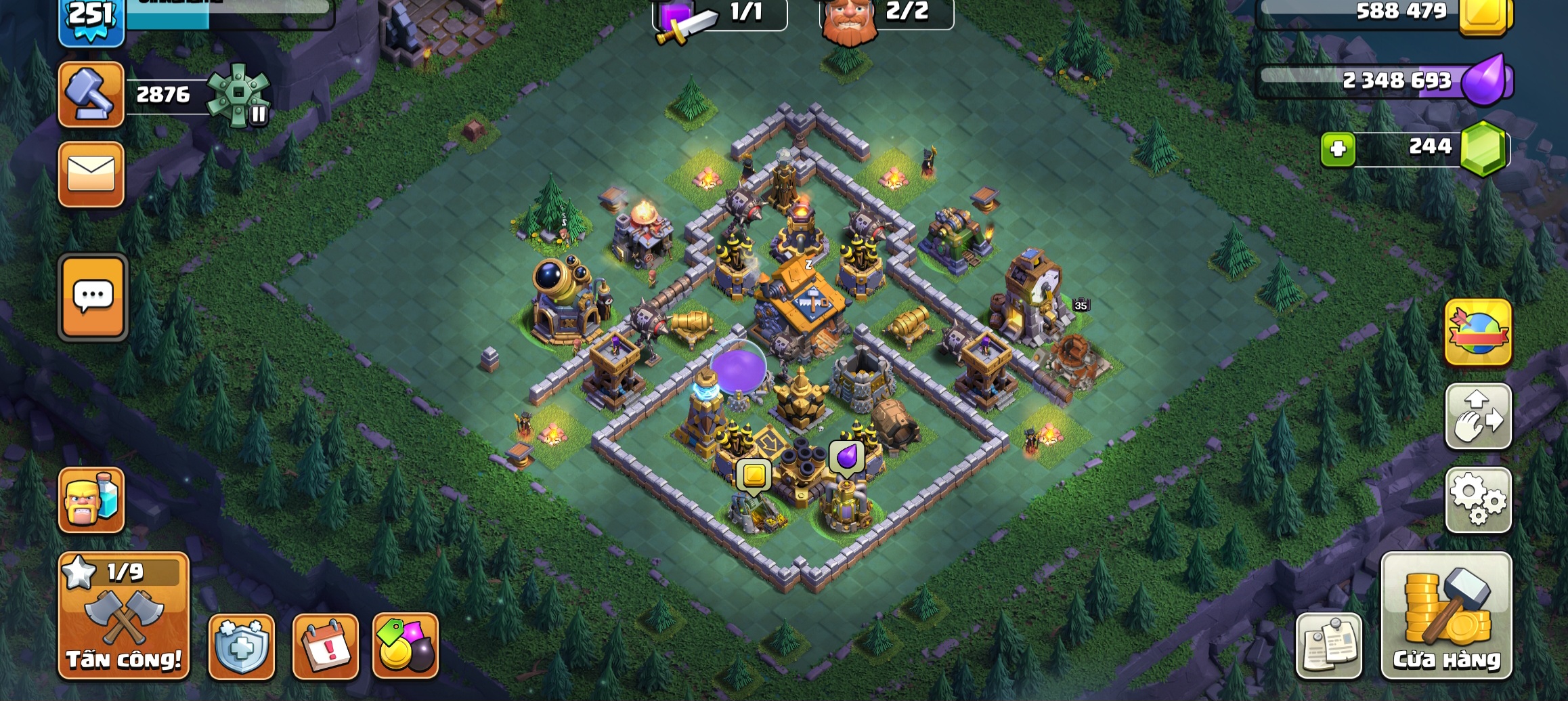Screen dimensions: 1568x701
Task: Open the special offers gem bundle
Action: (406, 647)
